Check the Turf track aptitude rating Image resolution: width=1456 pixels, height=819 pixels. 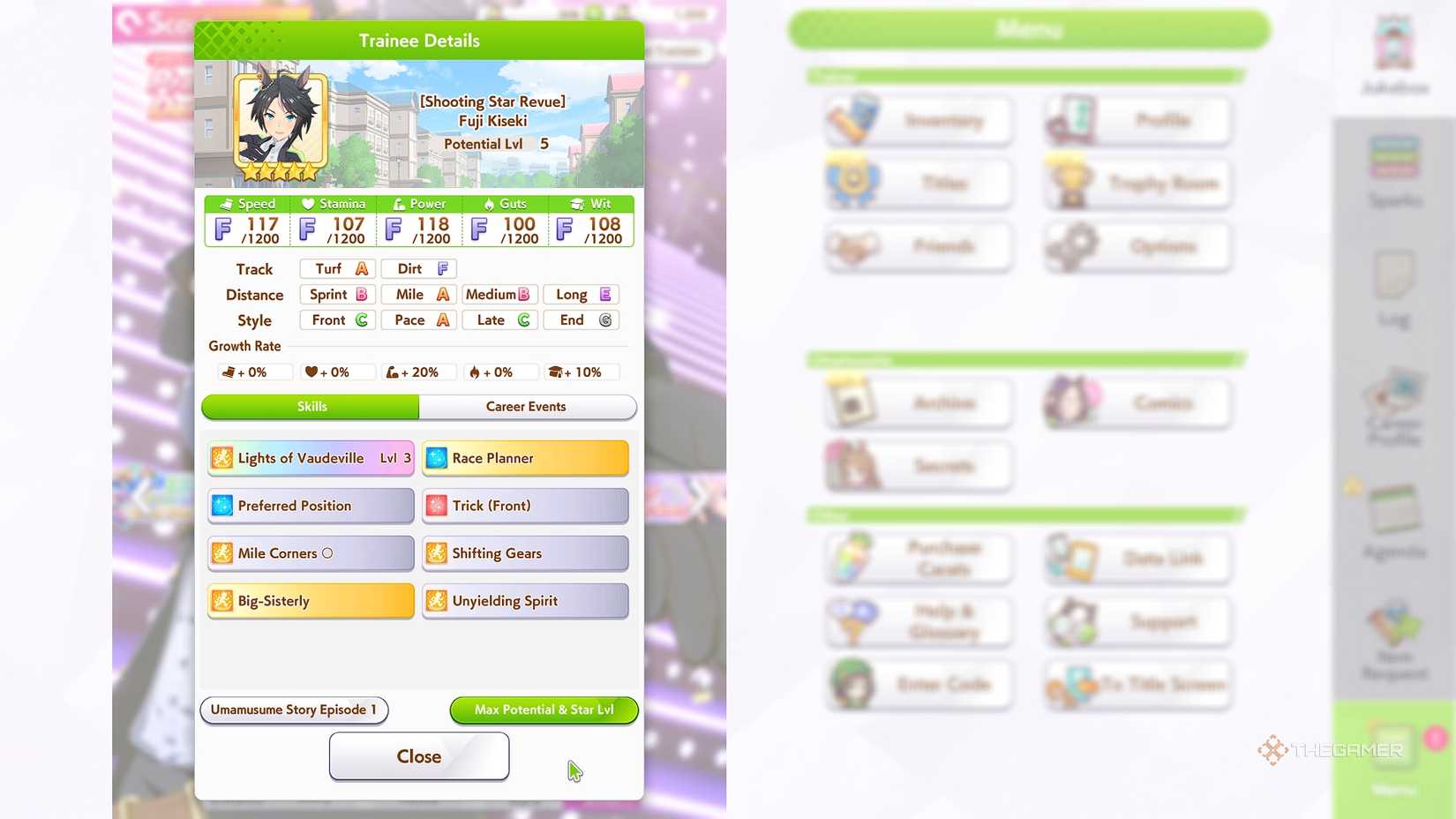coord(337,268)
